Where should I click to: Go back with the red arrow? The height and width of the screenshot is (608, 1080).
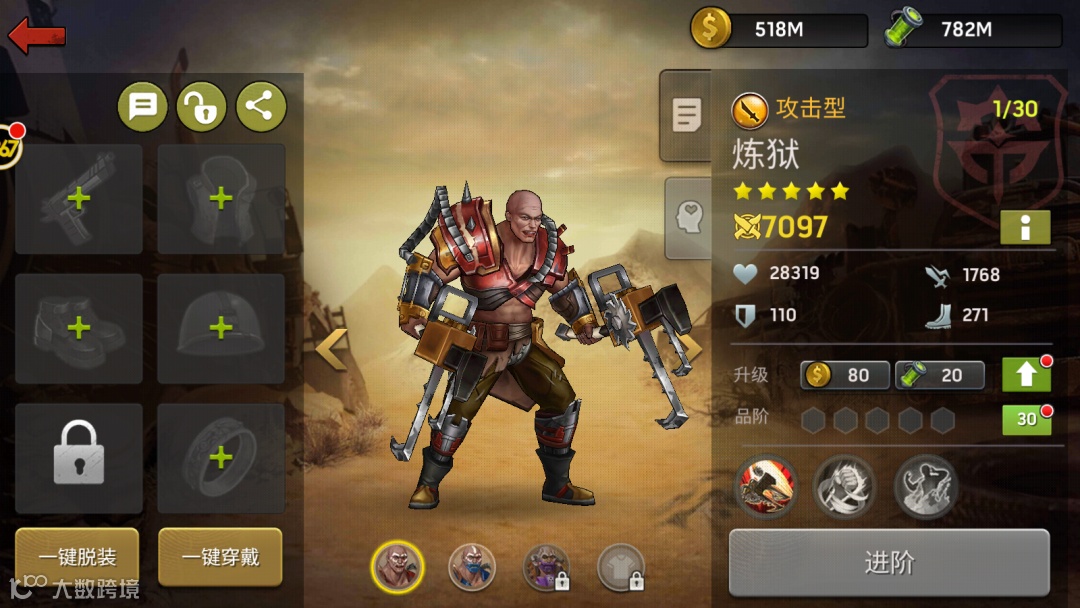click(37, 37)
